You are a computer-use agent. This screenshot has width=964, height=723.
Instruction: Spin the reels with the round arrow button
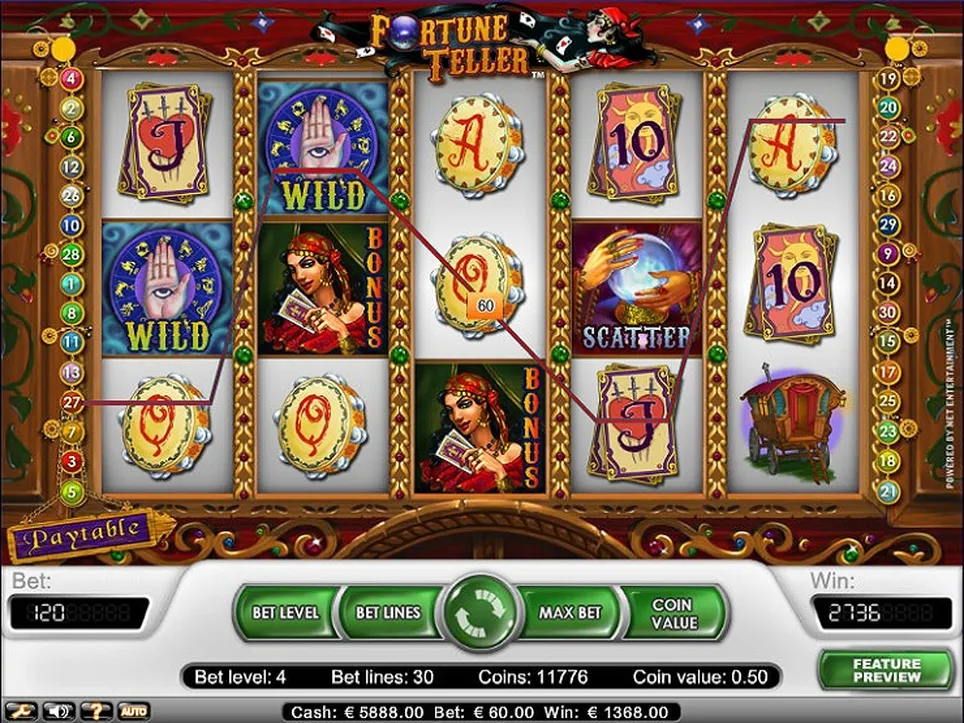pos(482,611)
